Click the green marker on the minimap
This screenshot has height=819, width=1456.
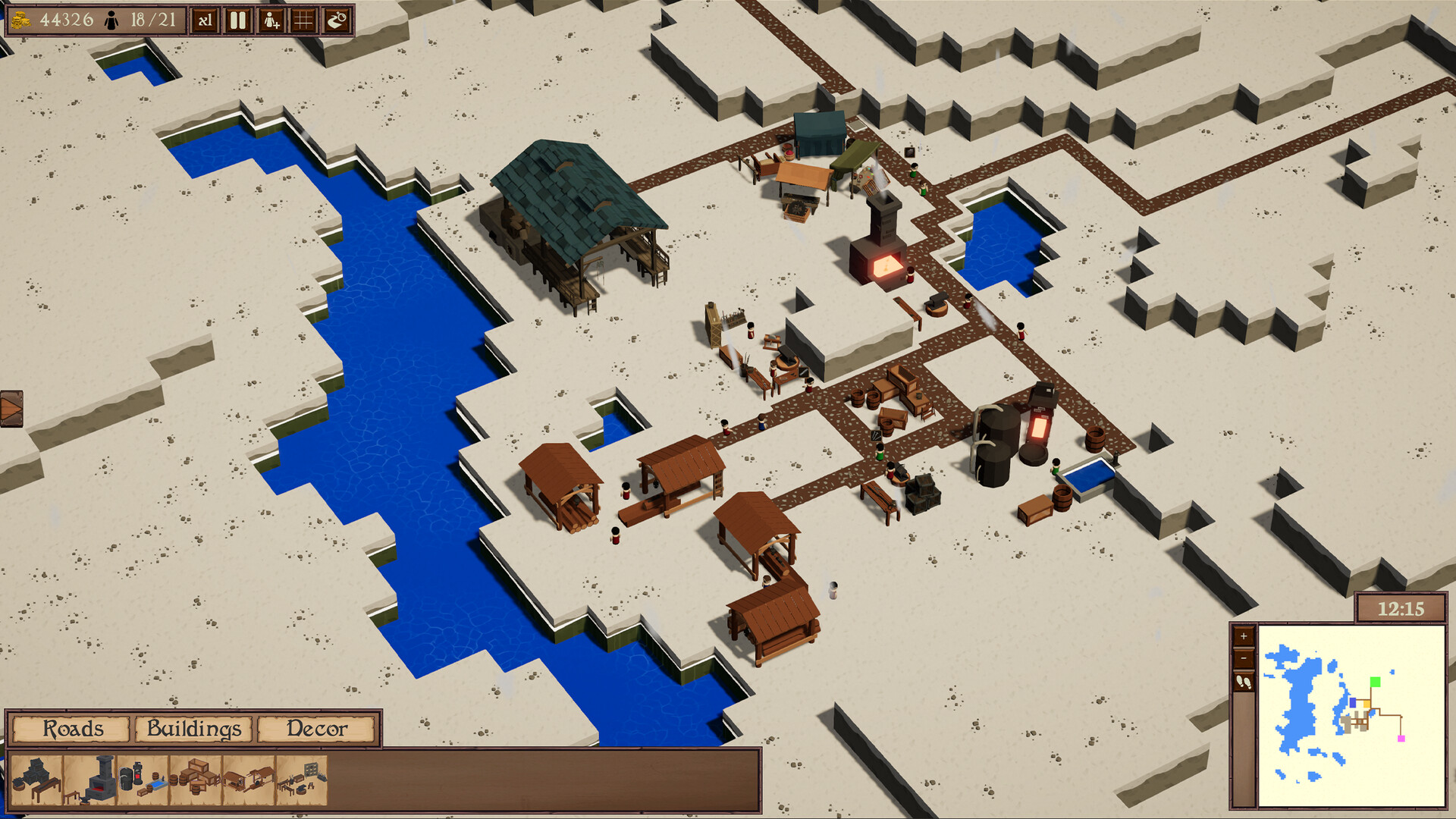tap(1375, 682)
